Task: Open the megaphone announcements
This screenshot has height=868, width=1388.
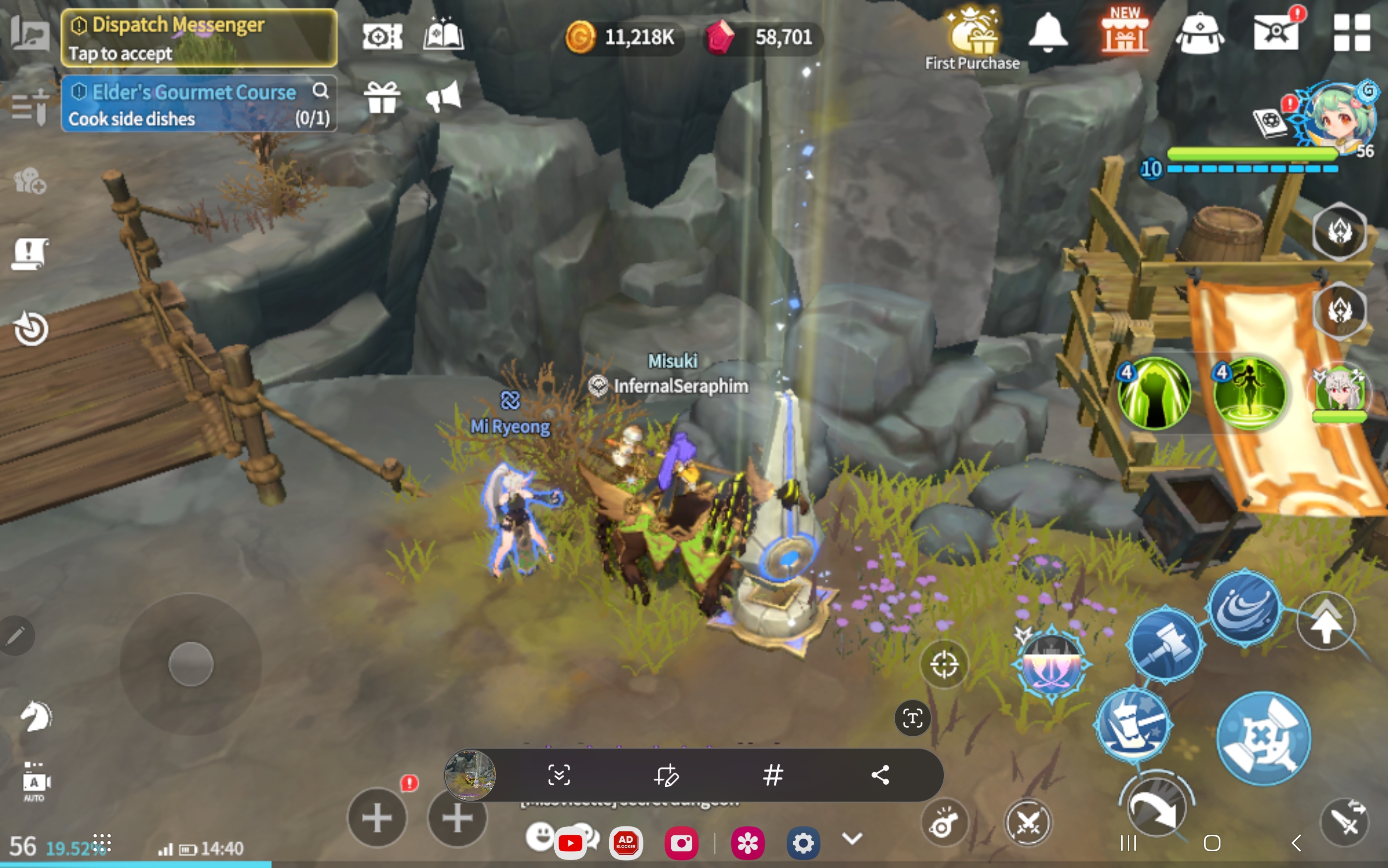Action: click(x=443, y=97)
